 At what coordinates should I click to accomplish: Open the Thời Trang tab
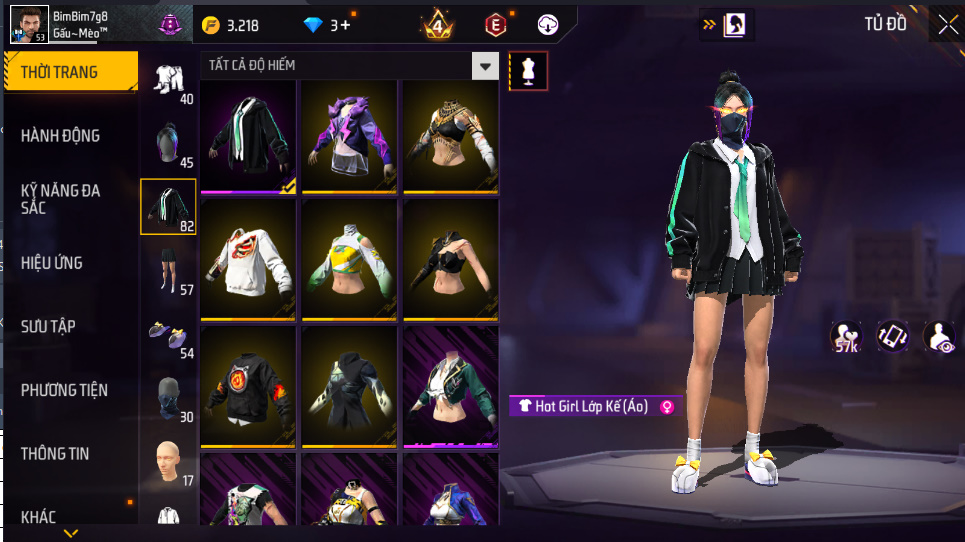click(70, 72)
